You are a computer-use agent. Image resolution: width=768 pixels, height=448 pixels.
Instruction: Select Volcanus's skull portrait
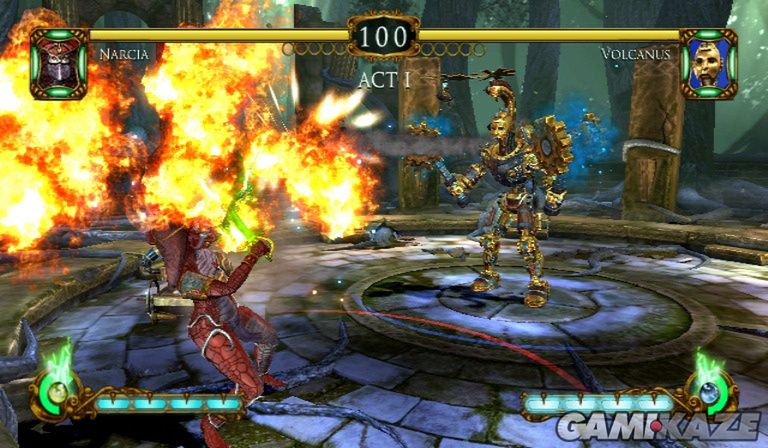click(708, 63)
